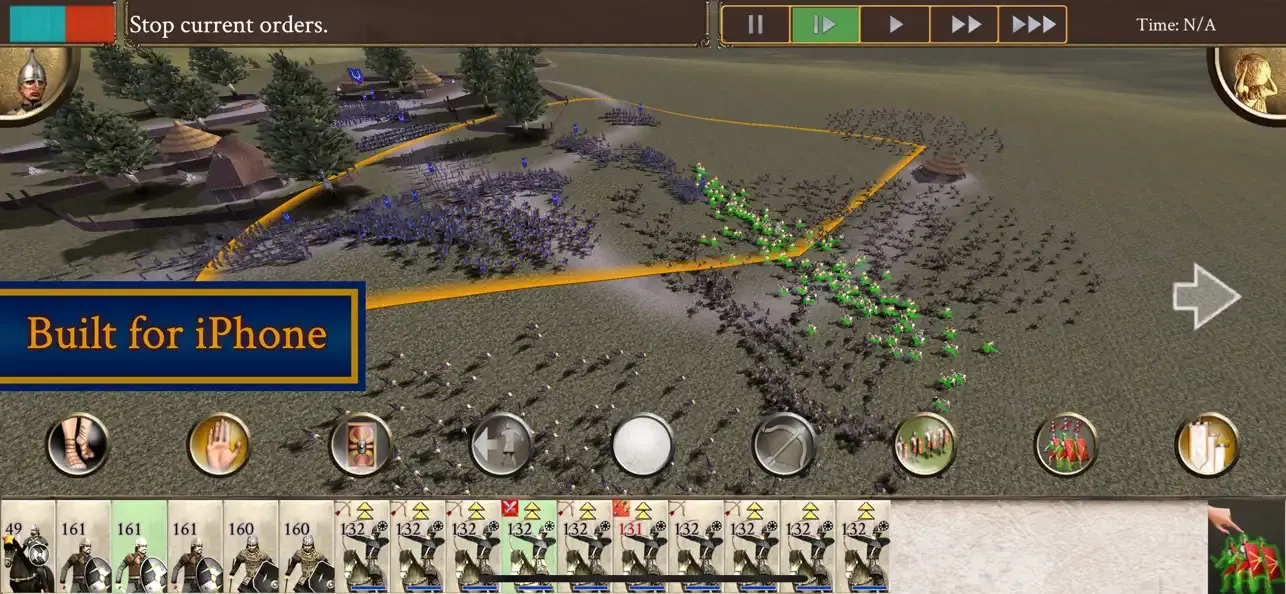The image size is (1286, 594).
Task: Toggle run mode with the sandaled feet icon
Action: 77,445
